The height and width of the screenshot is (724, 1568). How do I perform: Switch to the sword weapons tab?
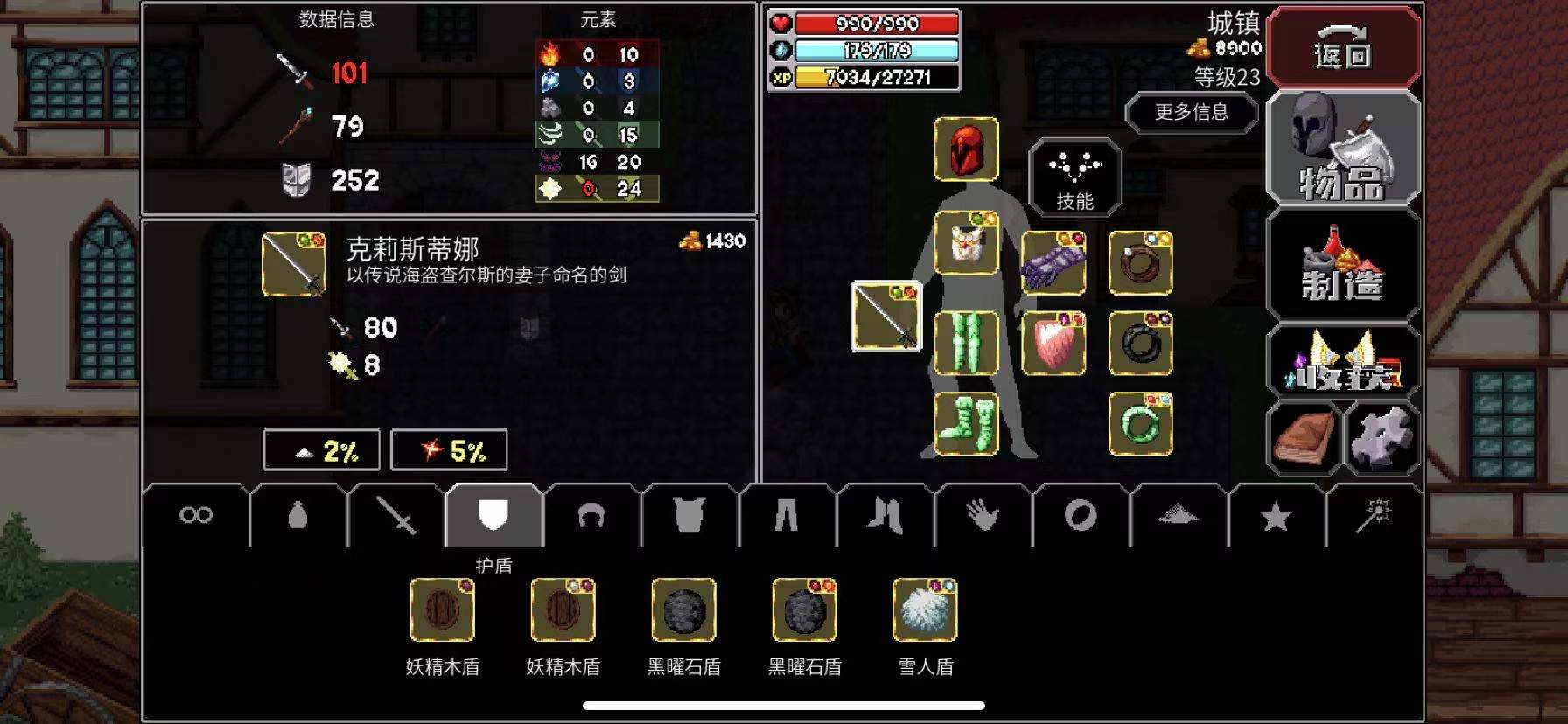point(397,516)
